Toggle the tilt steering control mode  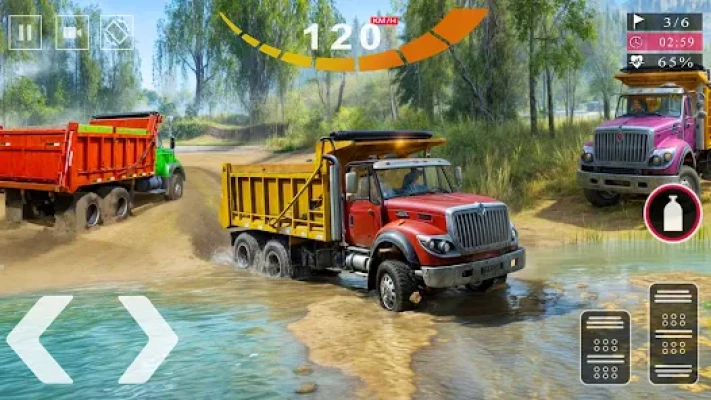[x=117, y=32]
